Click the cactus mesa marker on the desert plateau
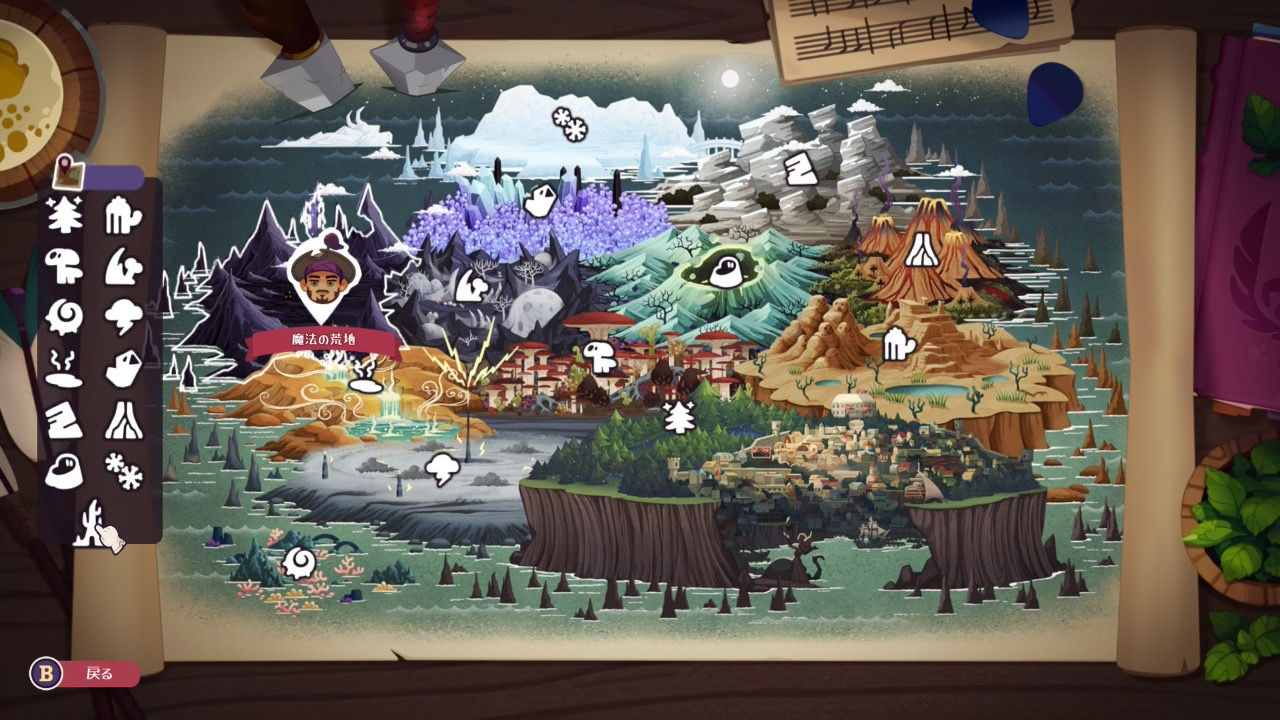 [899, 345]
